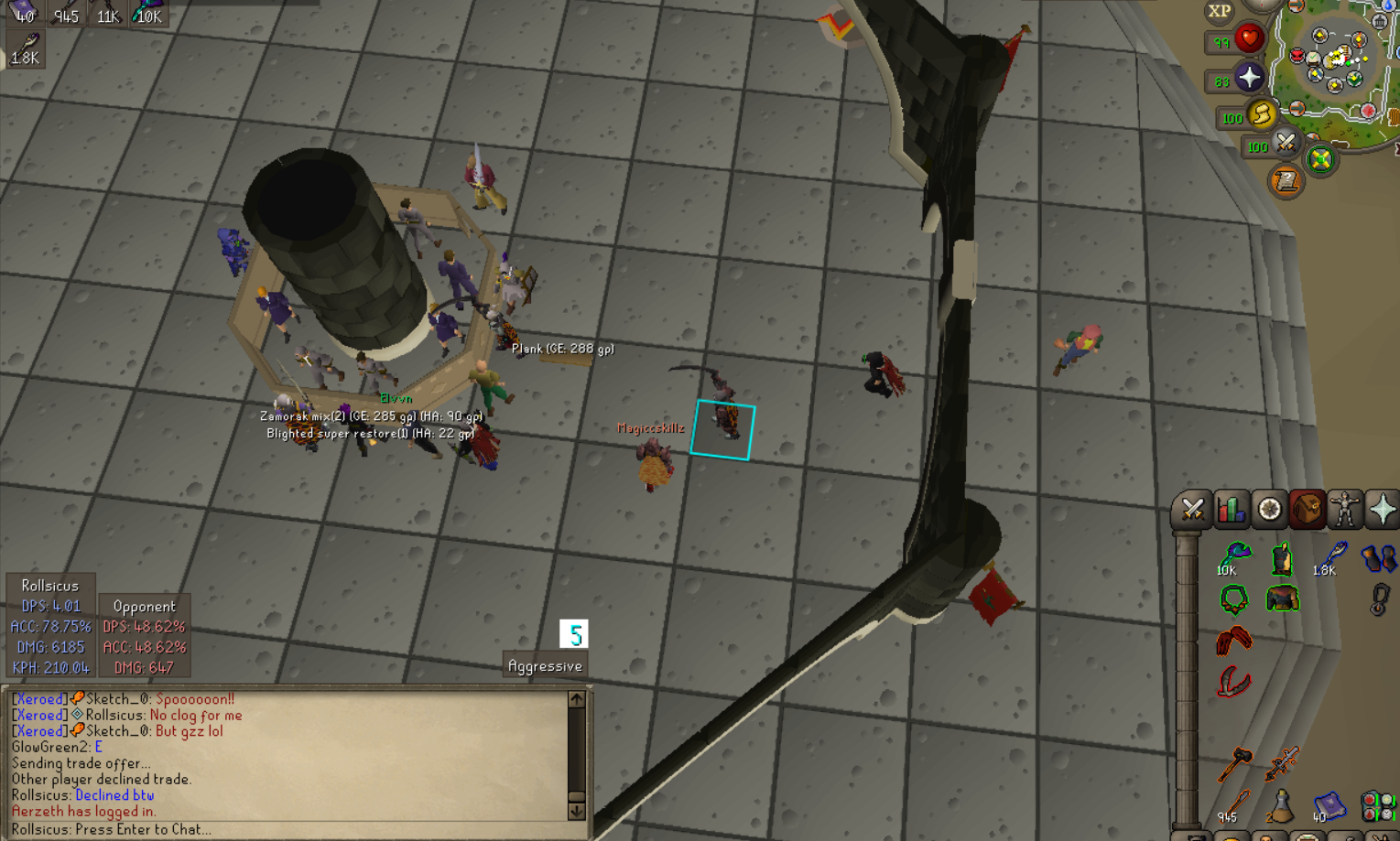Open the Worn Equipment tab

1345,510
